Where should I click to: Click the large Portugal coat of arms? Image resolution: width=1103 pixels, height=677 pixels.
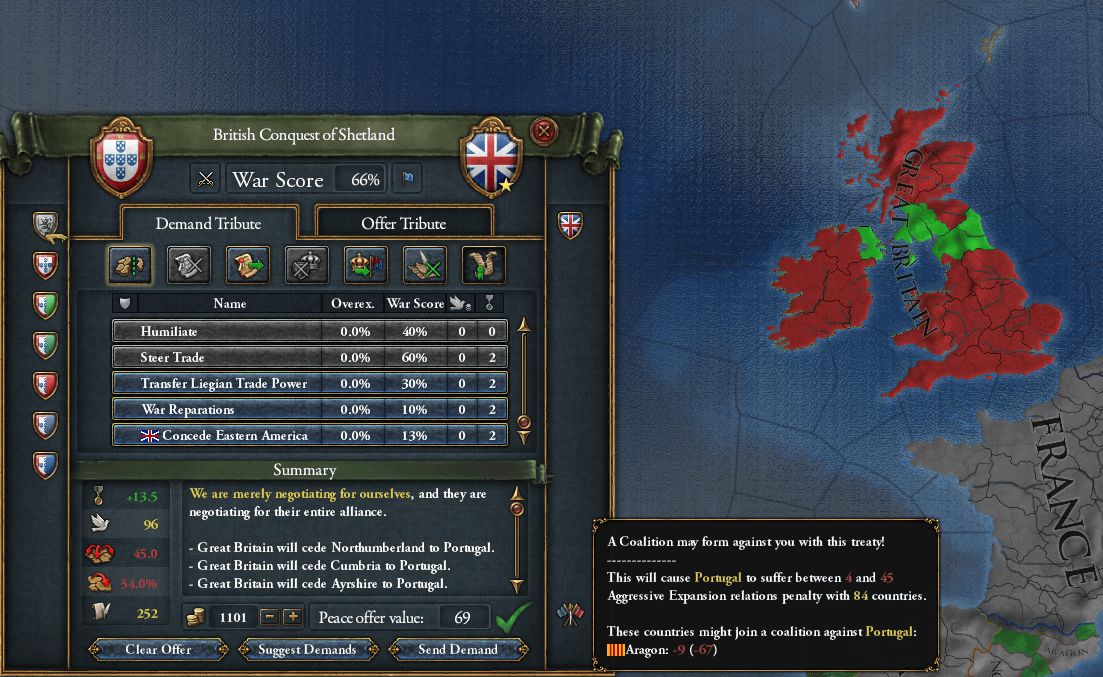(x=120, y=158)
